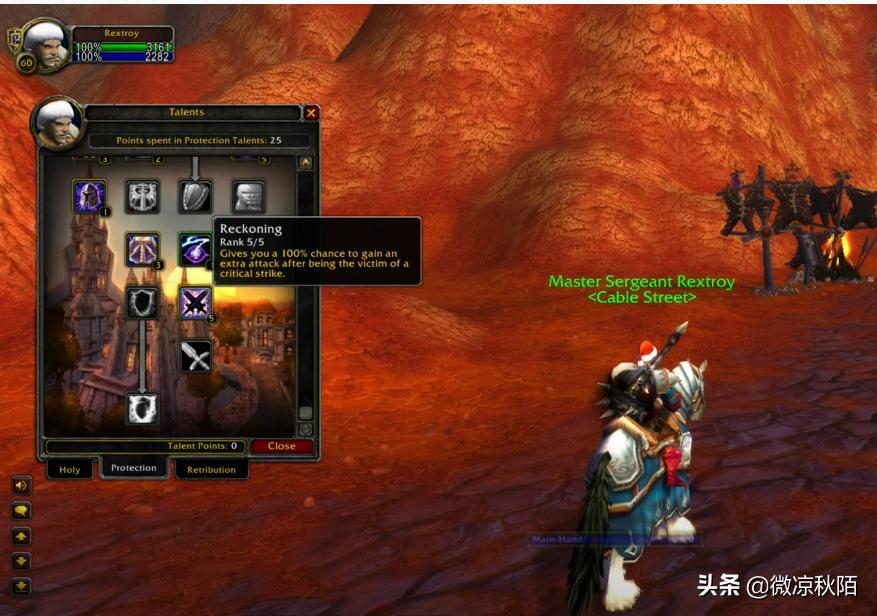Select the sword-and-mace talent icon
Screen dimensions: 877x616
[195, 356]
